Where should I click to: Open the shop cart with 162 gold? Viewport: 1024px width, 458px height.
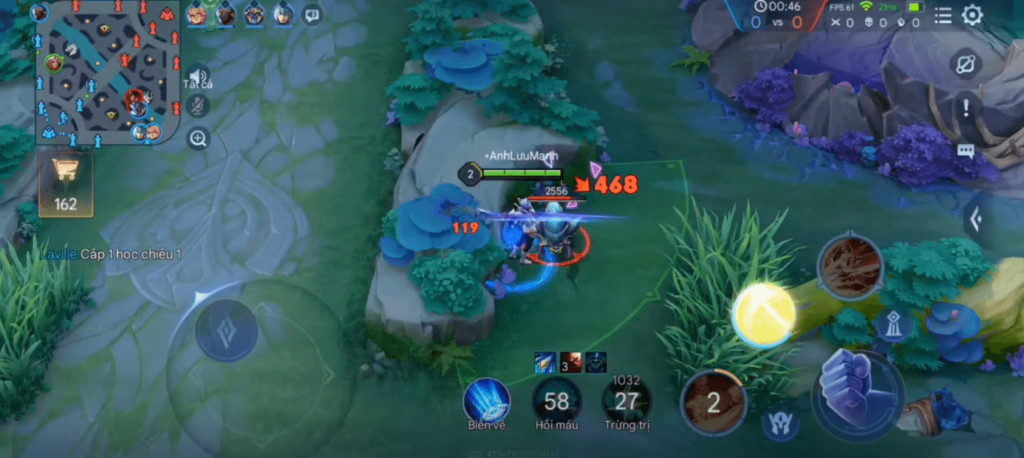66,185
